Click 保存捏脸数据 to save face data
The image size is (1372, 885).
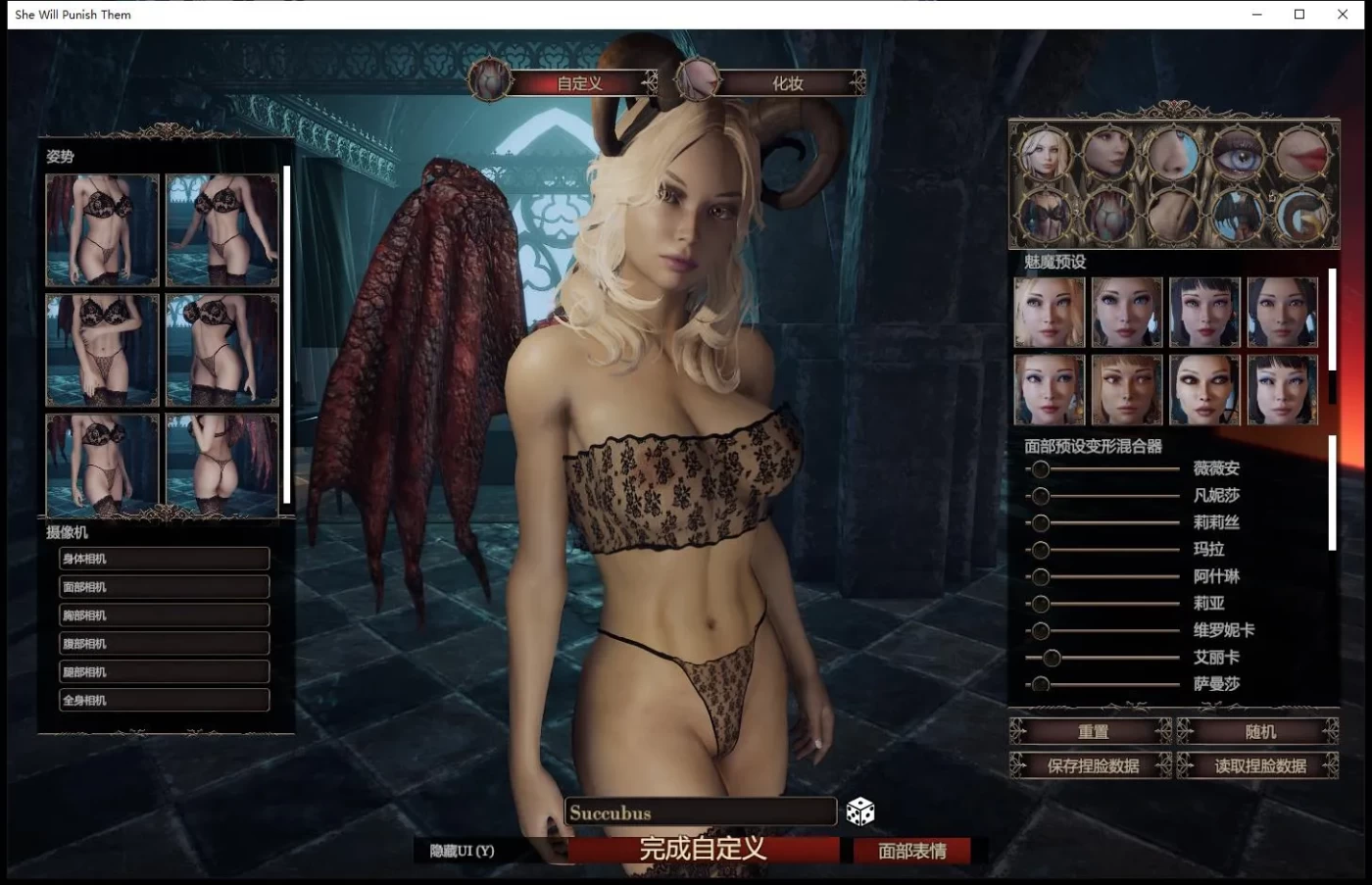pos(1091,765)
